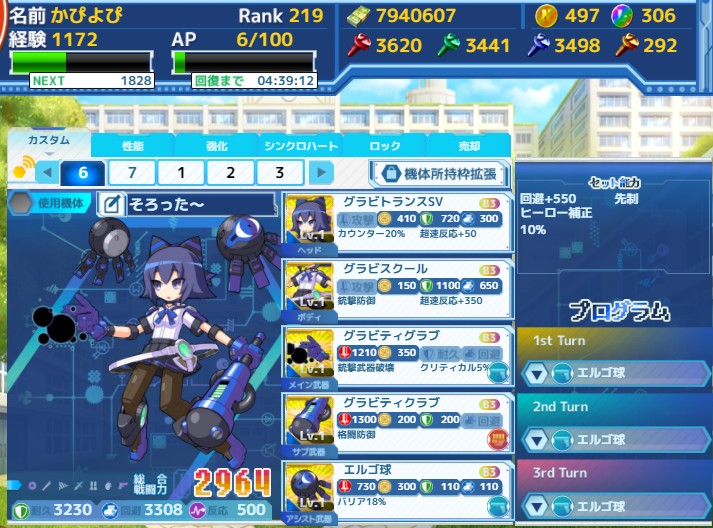
Task: Choose unit slot number 2
Action: [x=232, y=172]
